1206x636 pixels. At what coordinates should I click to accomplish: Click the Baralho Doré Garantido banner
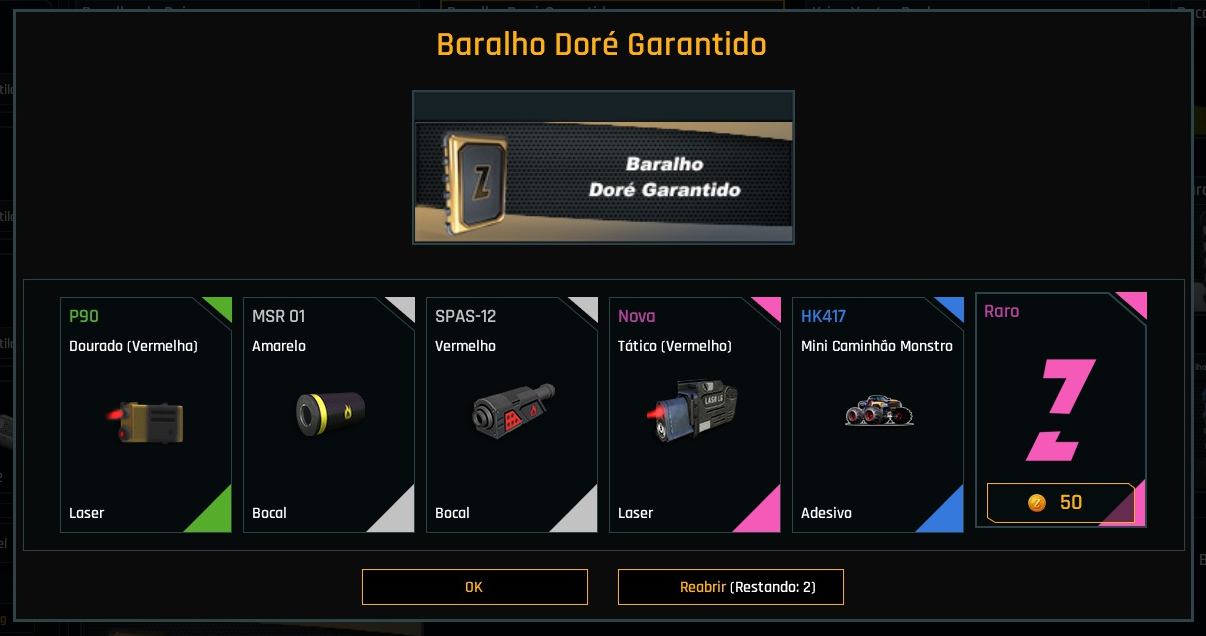(x=603, y=168)
